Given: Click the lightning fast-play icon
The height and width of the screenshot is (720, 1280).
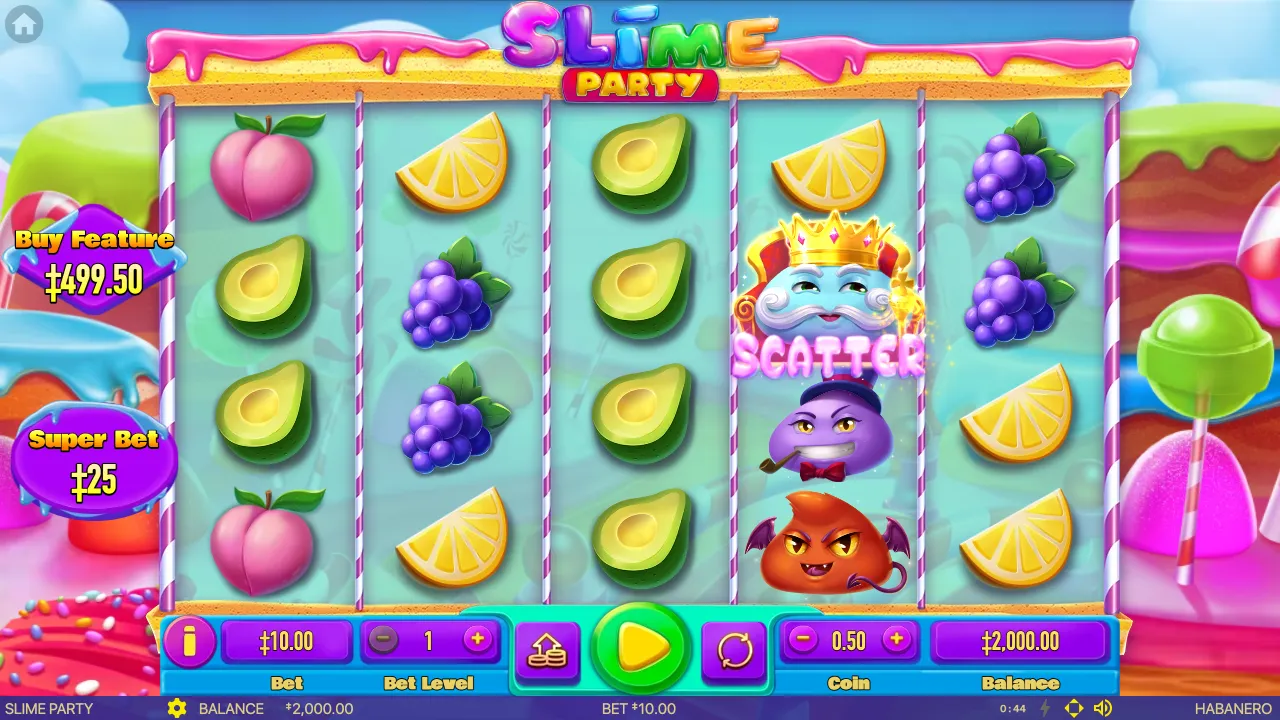Looking at the screenshot, I should (1047, 708).
